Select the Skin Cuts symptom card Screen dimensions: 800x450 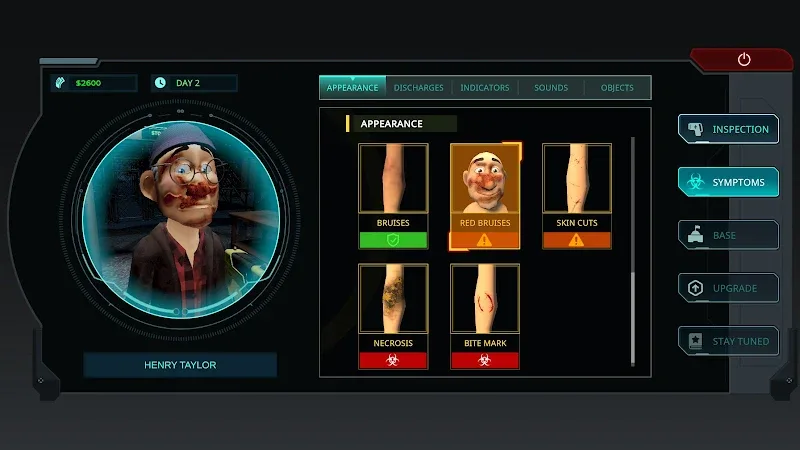[x=577, y=196]
